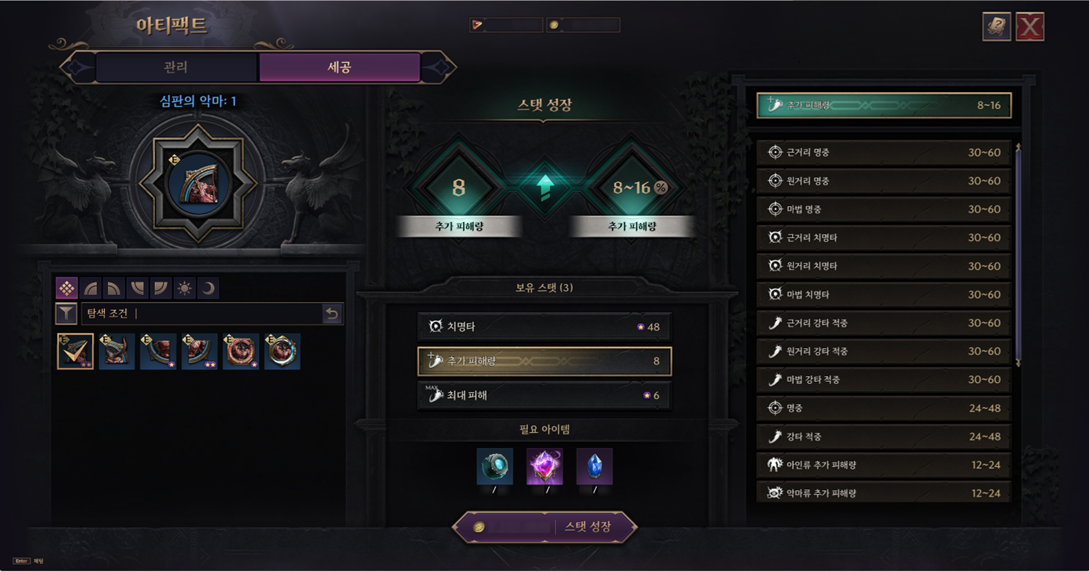Click the blue crystal required item
Viewport: 1089px width, 572px height.
tap(595, 466)
